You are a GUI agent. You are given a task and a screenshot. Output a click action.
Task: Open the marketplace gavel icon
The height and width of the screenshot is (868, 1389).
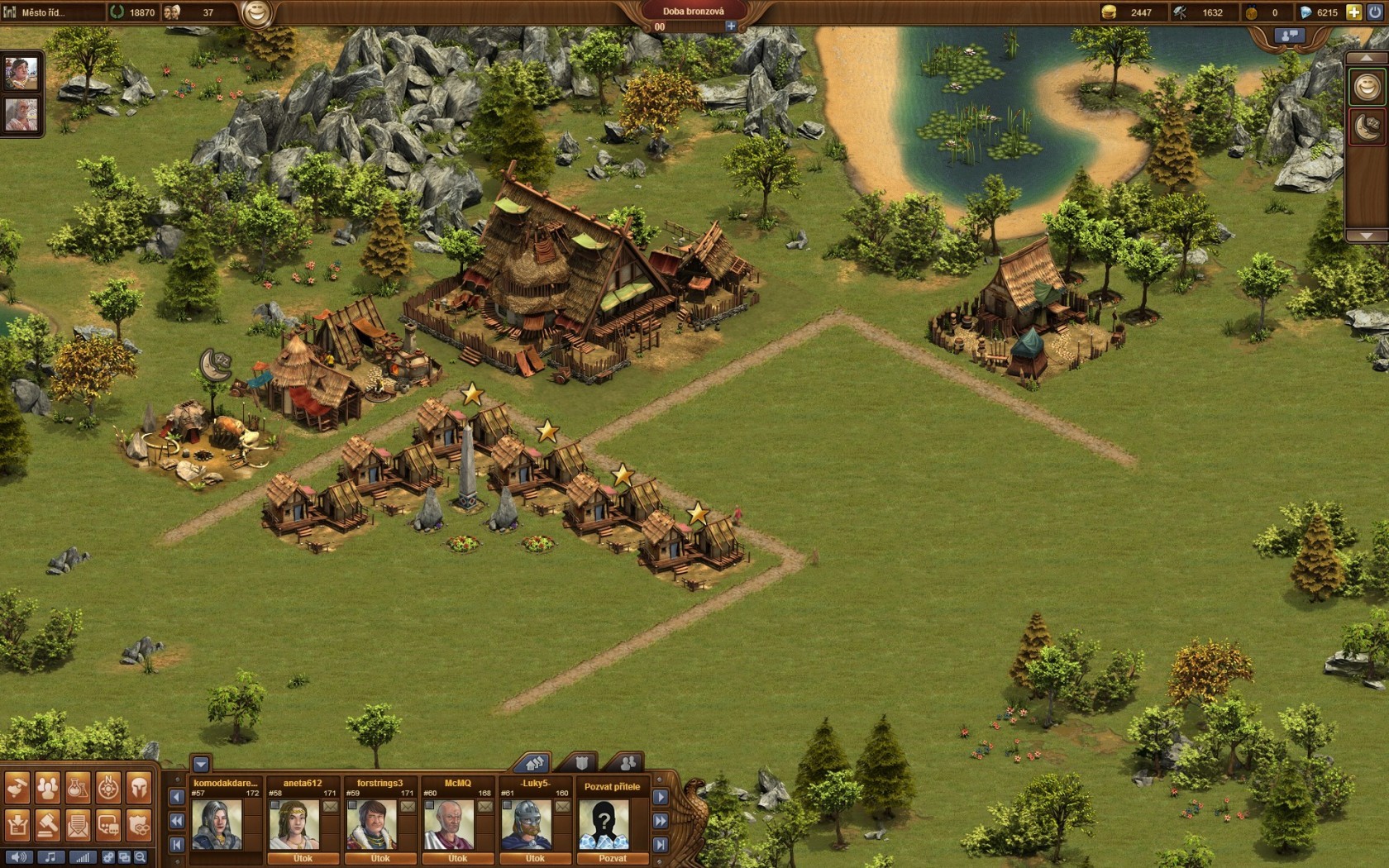[47, 824]
